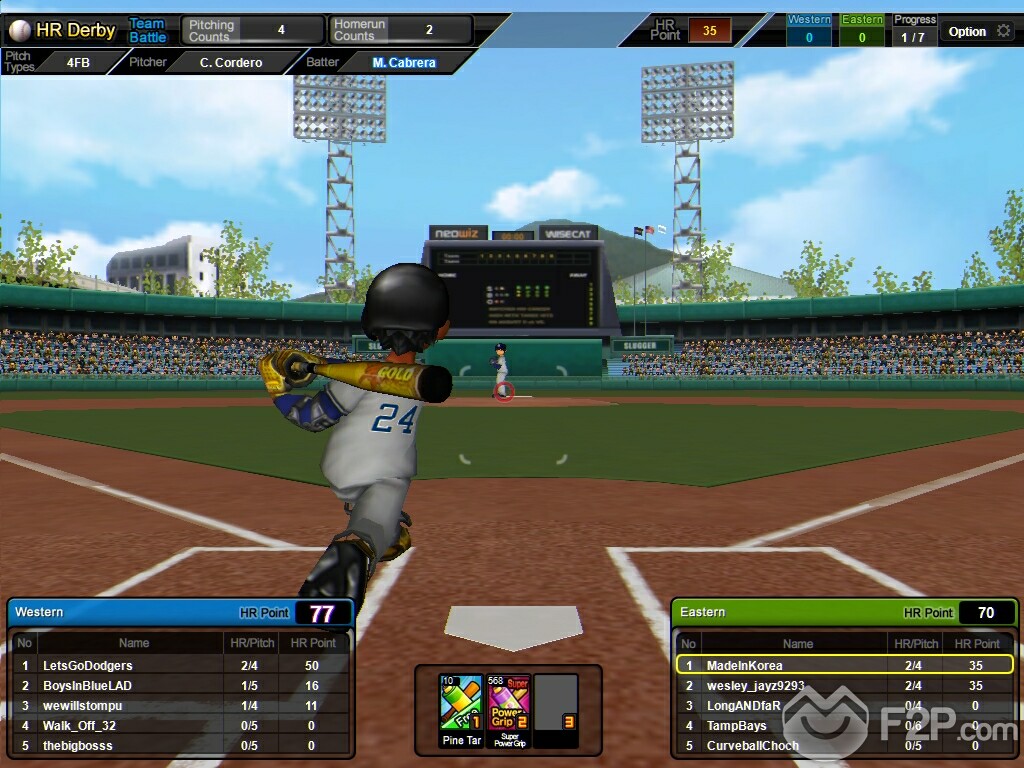Viewport: 1024px width, 768px height.
Task: Click the wesley_jayz9293 player row
Action: click(x=755, y=685)
